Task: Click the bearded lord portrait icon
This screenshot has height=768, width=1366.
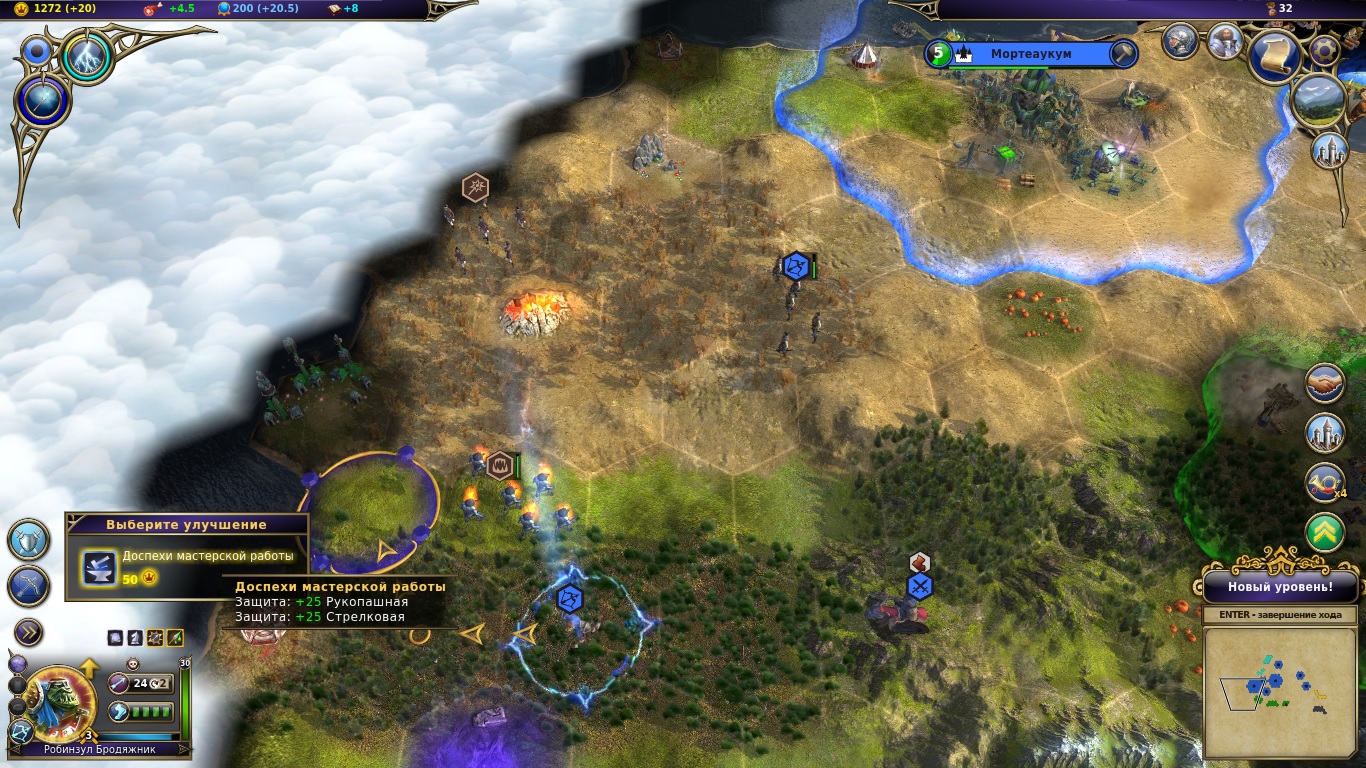Action: [1224, 41]
